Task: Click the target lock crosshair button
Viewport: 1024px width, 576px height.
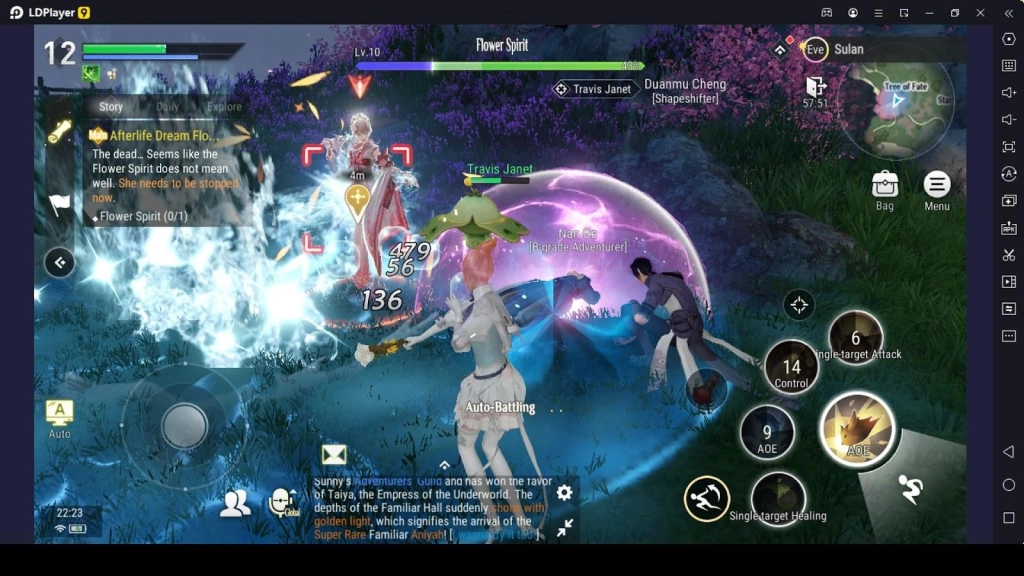Action: click(x=798, y=305)
